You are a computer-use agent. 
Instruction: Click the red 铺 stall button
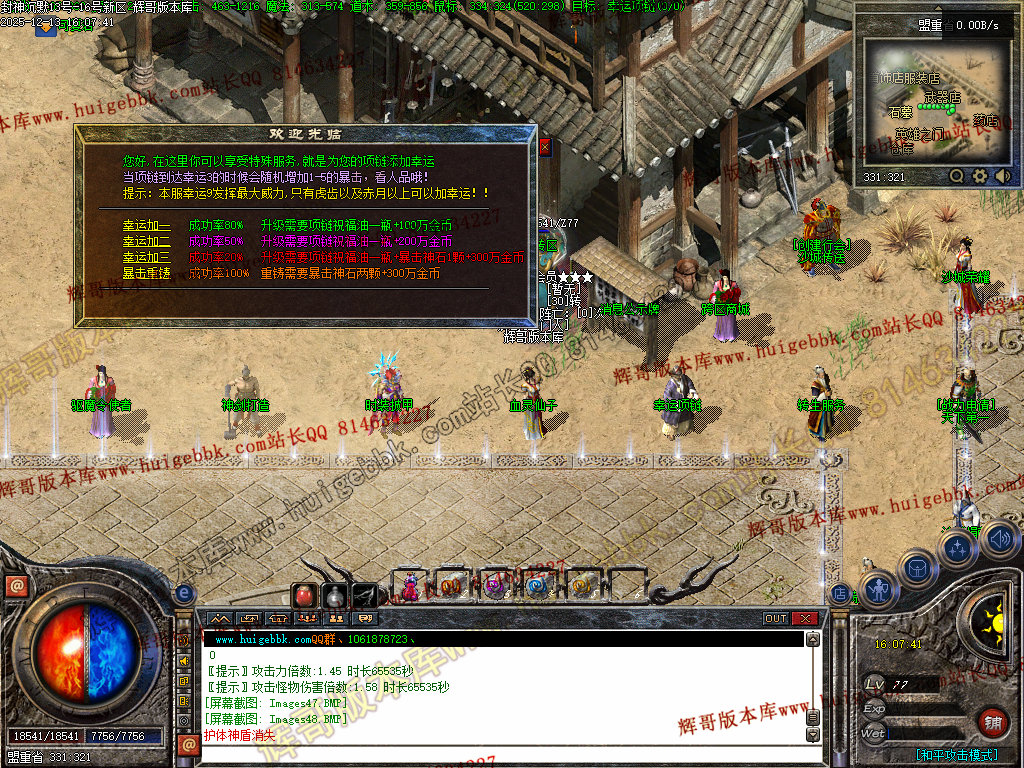pos(992,722)
